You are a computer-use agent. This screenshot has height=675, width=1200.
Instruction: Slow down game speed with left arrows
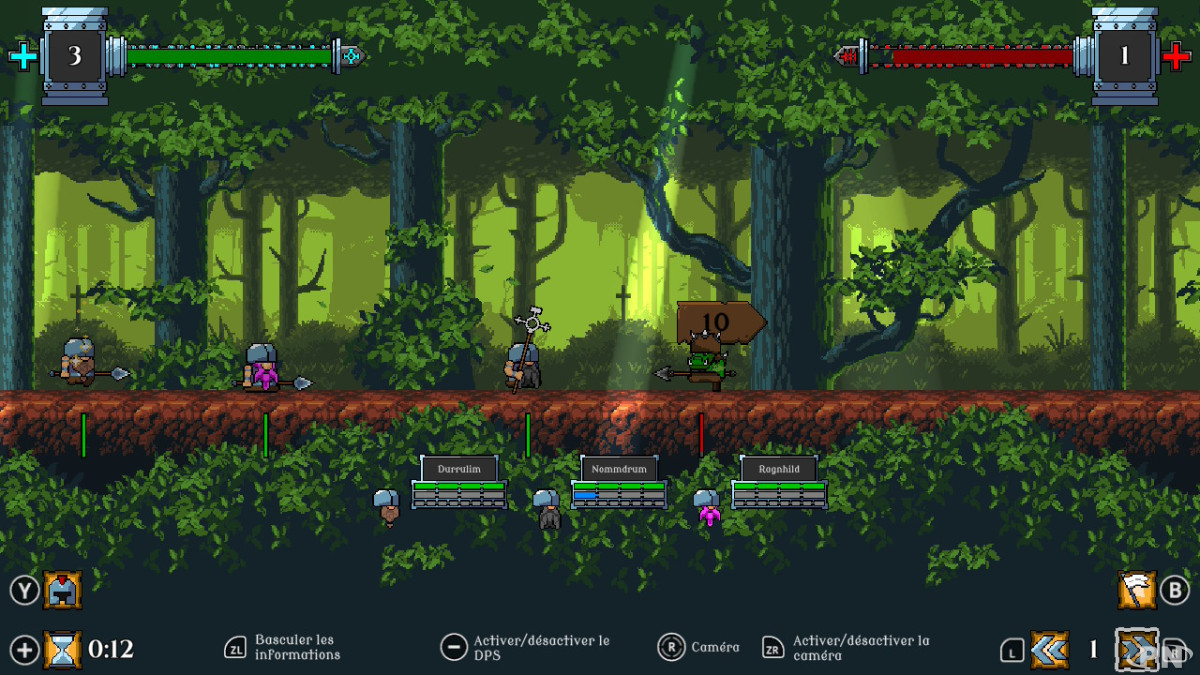[x=1049, y=650]
